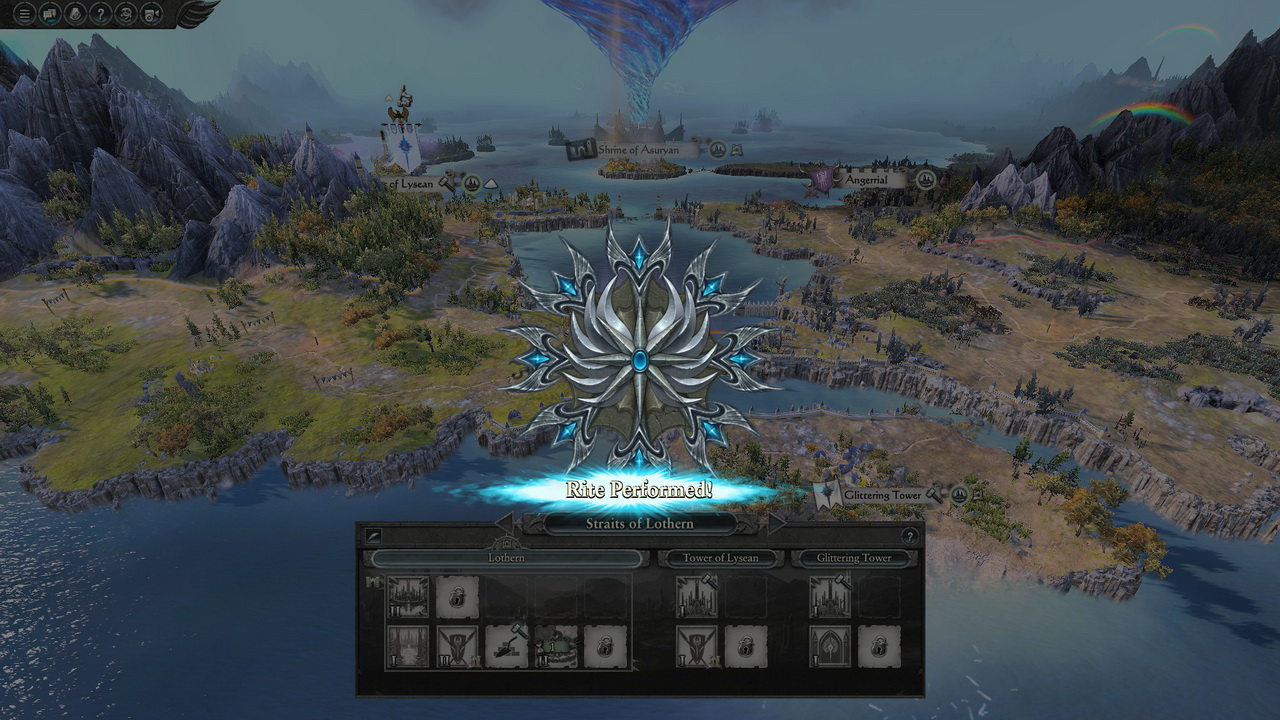This screenshot has height=720, width=1280.
Task: Select Tower of Lysean's main settlement building
Action: pyautogui.click(x=696, y=597)
